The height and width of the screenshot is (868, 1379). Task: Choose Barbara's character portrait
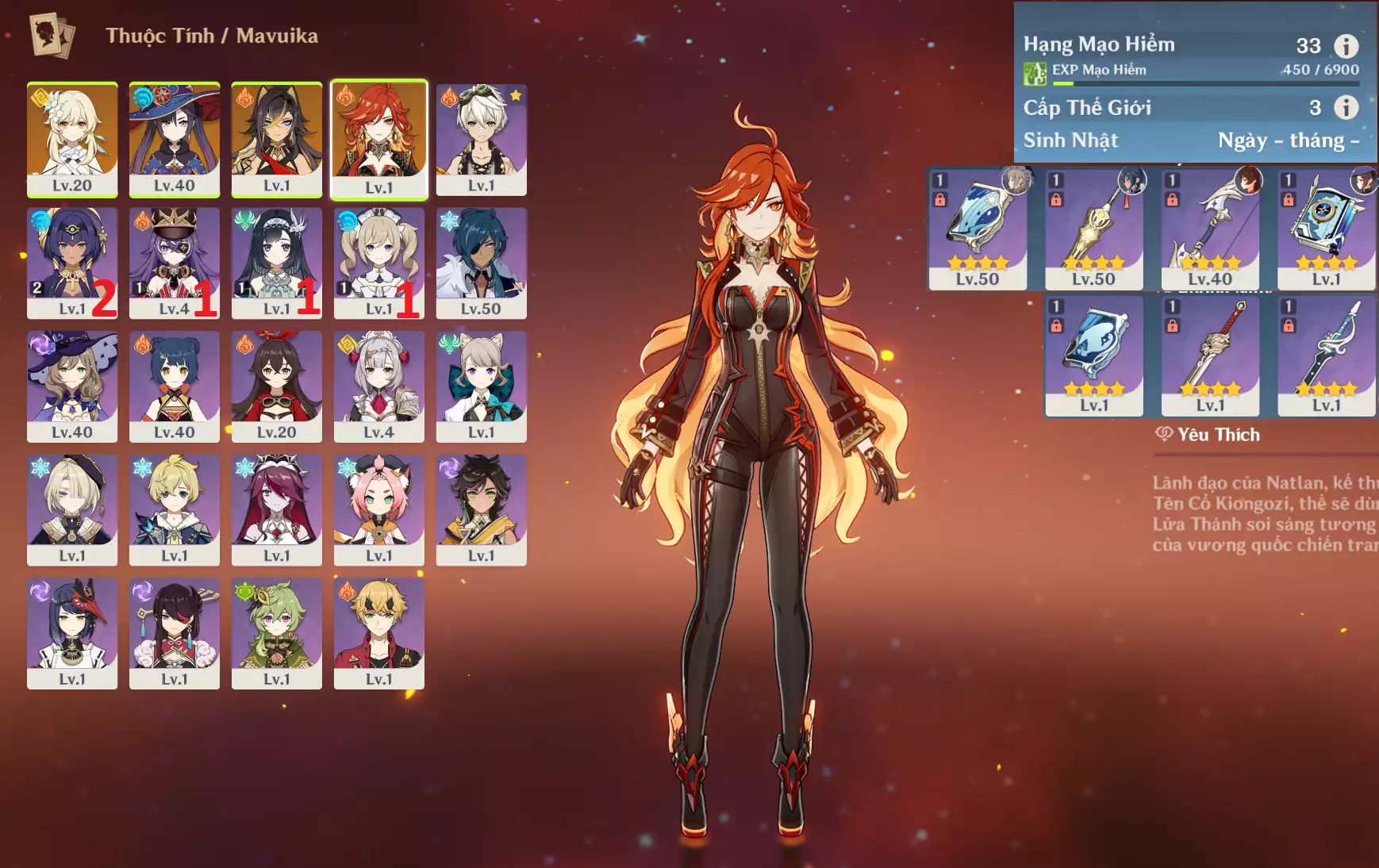(379, 263)
